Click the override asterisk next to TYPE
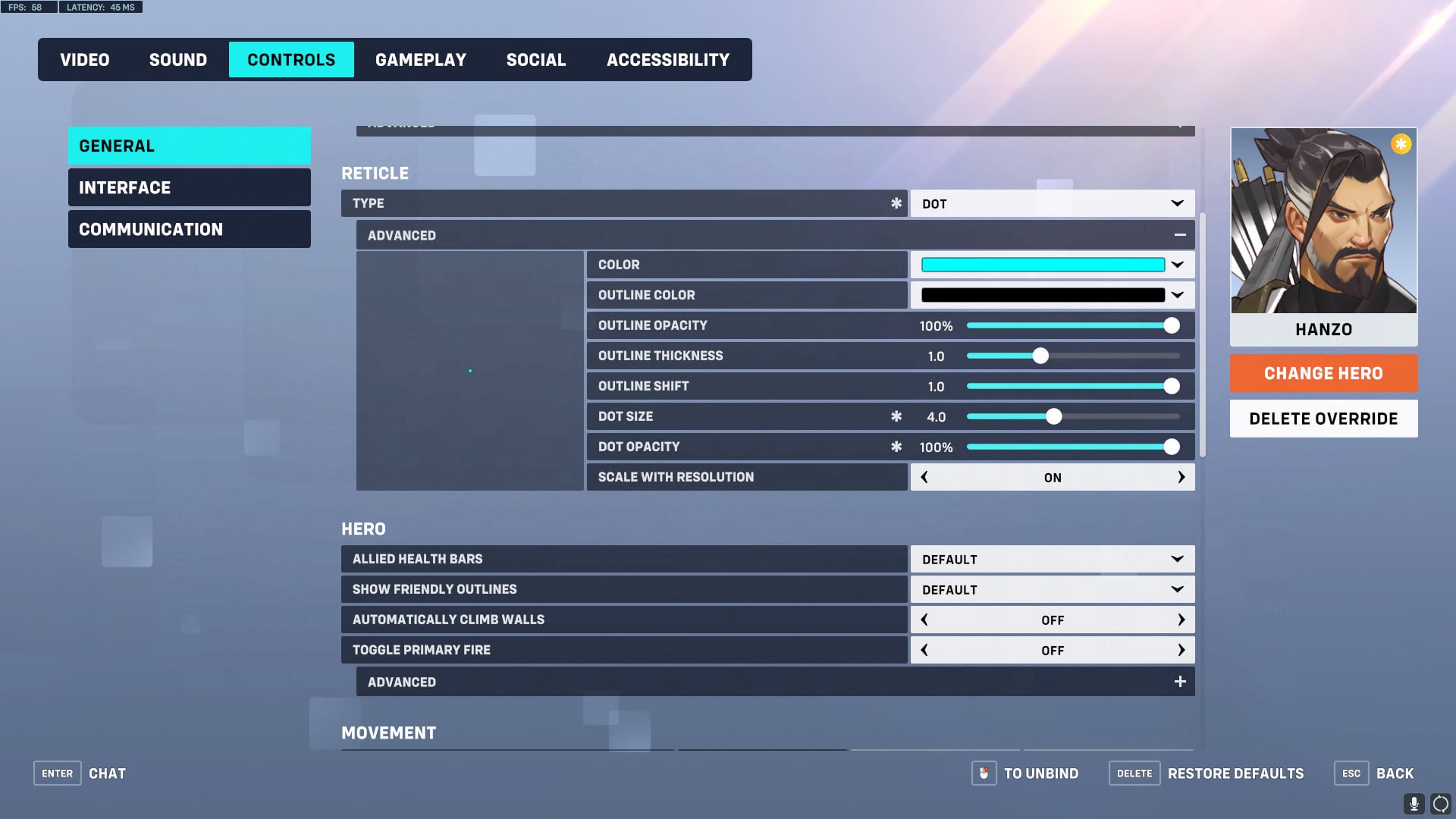Image resolution: width=1456 pixels, height=819 pixels. pyautogui.click(x=896, y=203)
